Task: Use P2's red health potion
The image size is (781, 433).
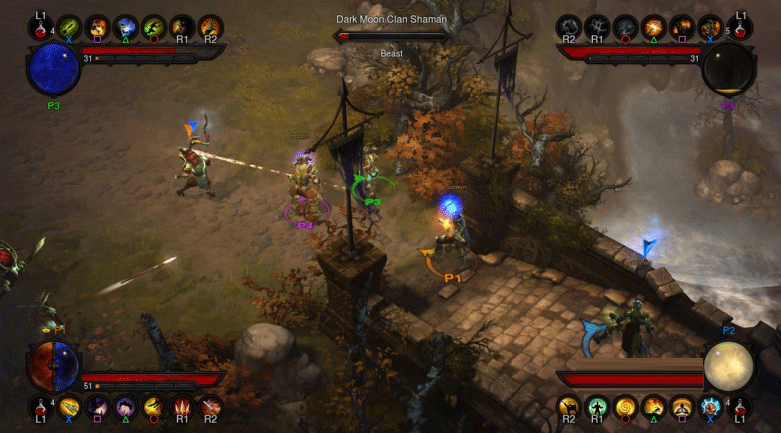Action: (x=740, y=406)
